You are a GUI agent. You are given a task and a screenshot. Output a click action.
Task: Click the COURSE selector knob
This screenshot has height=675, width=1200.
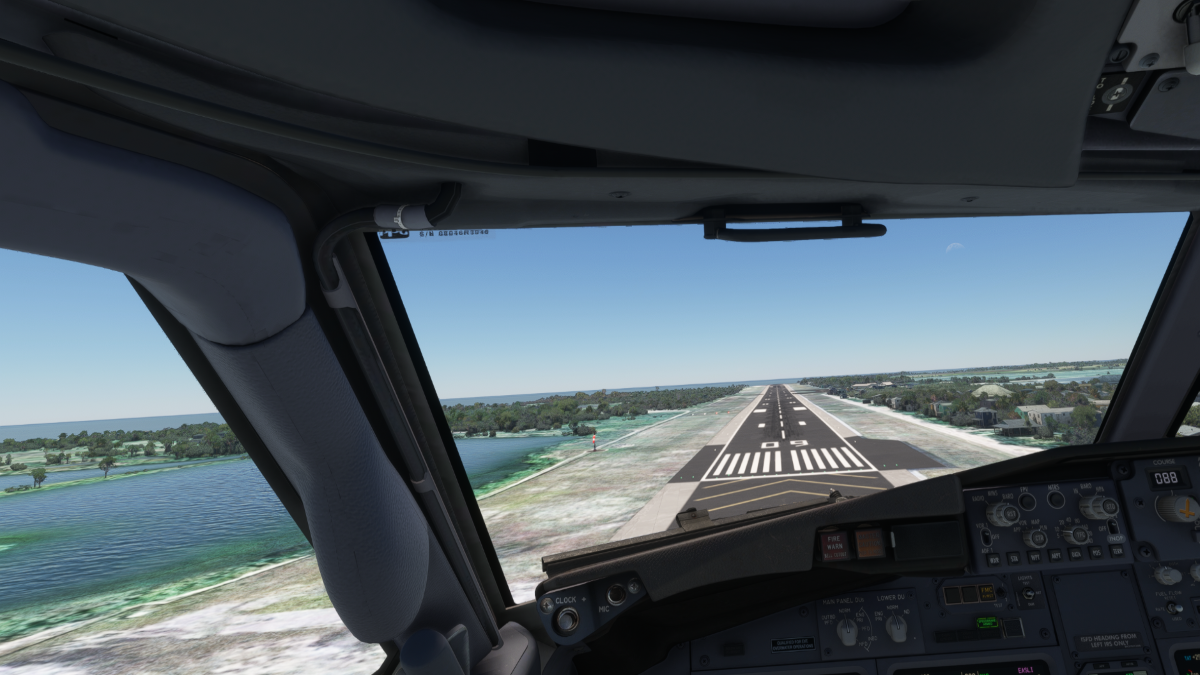pyautogui.click(x=1178, y=508)
